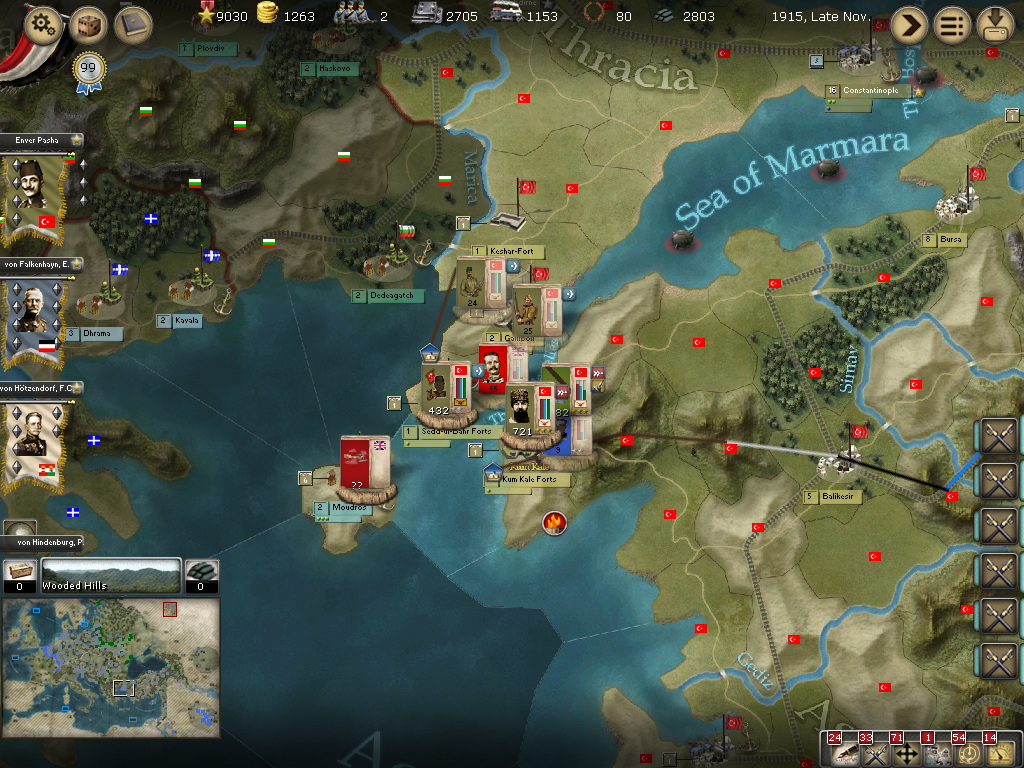Open the fountain pen diplomacy panel

844,751
